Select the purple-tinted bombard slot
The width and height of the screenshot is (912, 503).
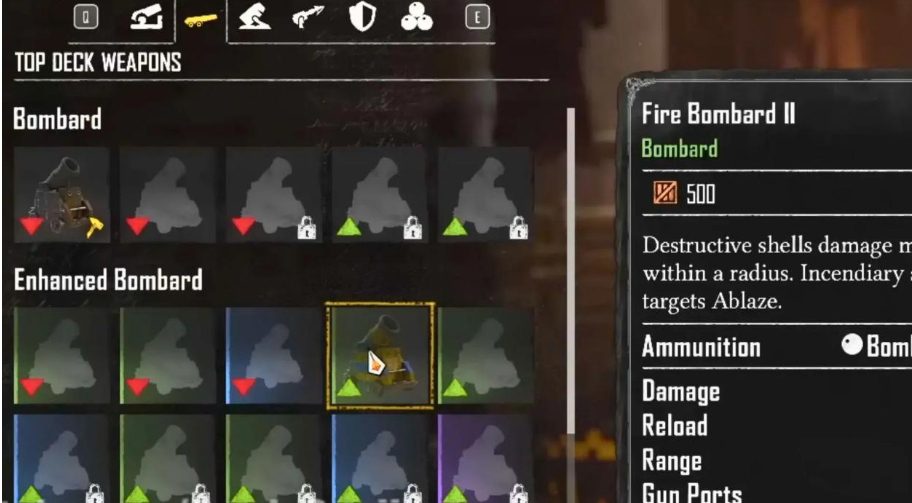click(484, 458)
